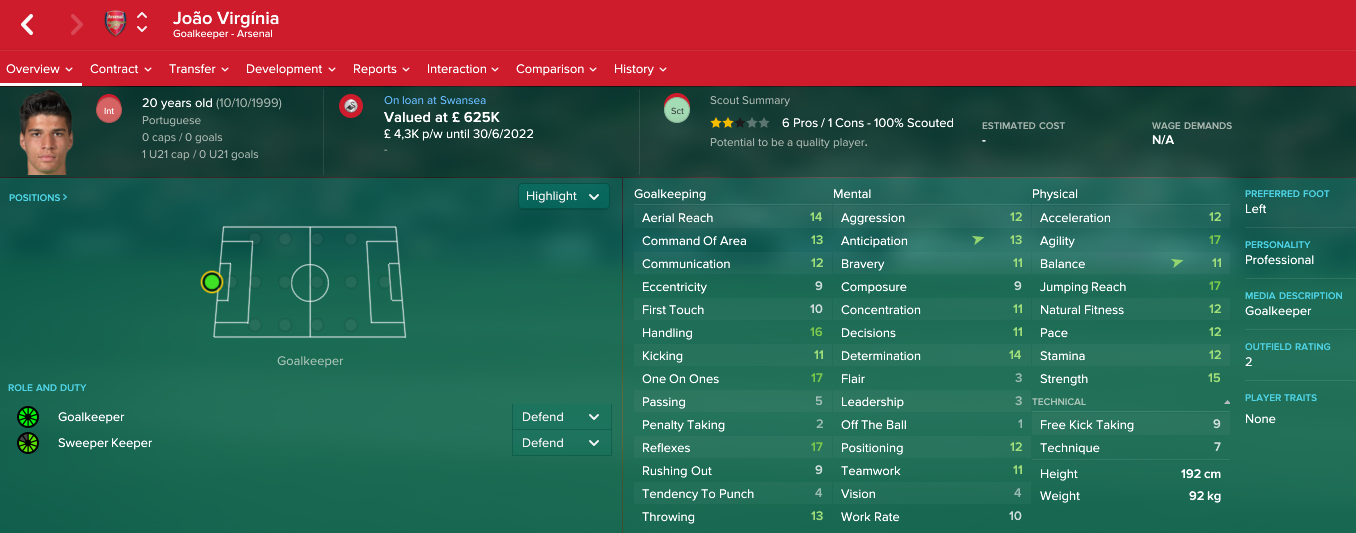Open the Reports dropdown menu
The image size is (1356, 533).
click(381, 69)
